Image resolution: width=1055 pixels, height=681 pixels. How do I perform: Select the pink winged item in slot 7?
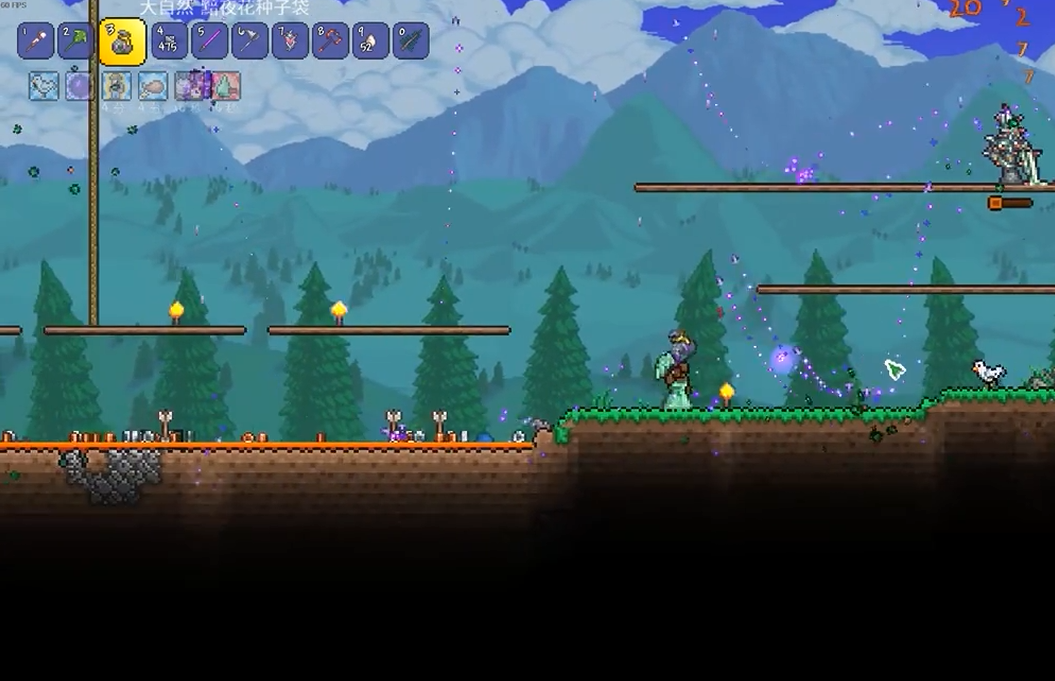point(290,41)
